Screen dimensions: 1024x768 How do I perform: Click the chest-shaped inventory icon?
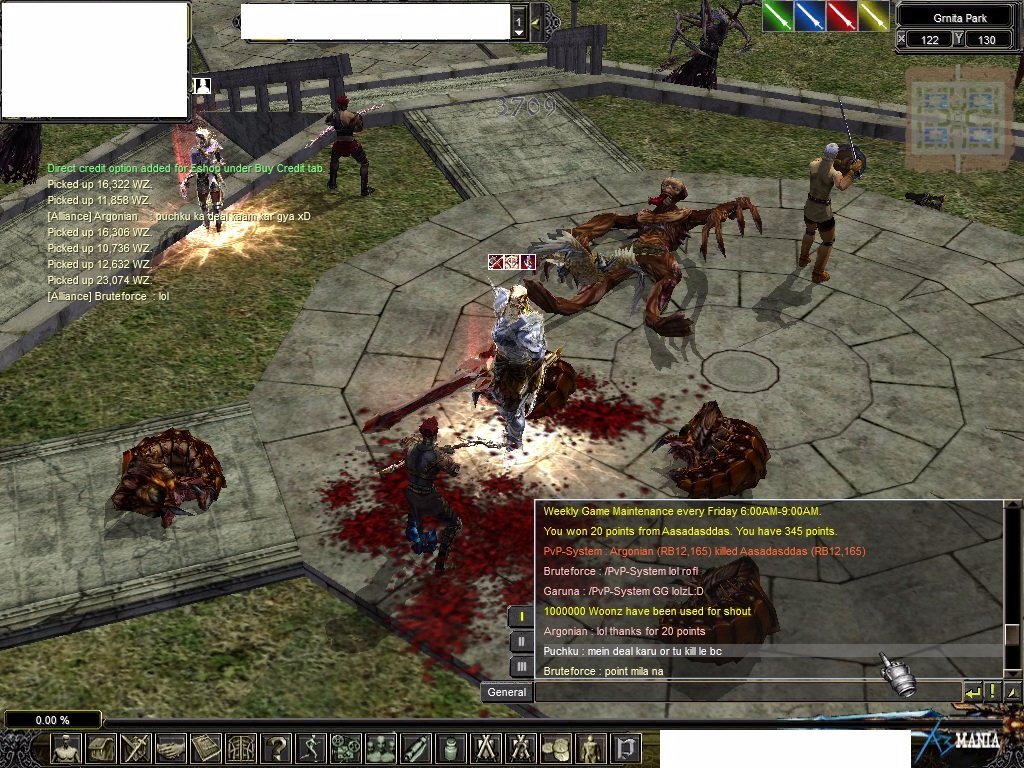coord(101,748)
